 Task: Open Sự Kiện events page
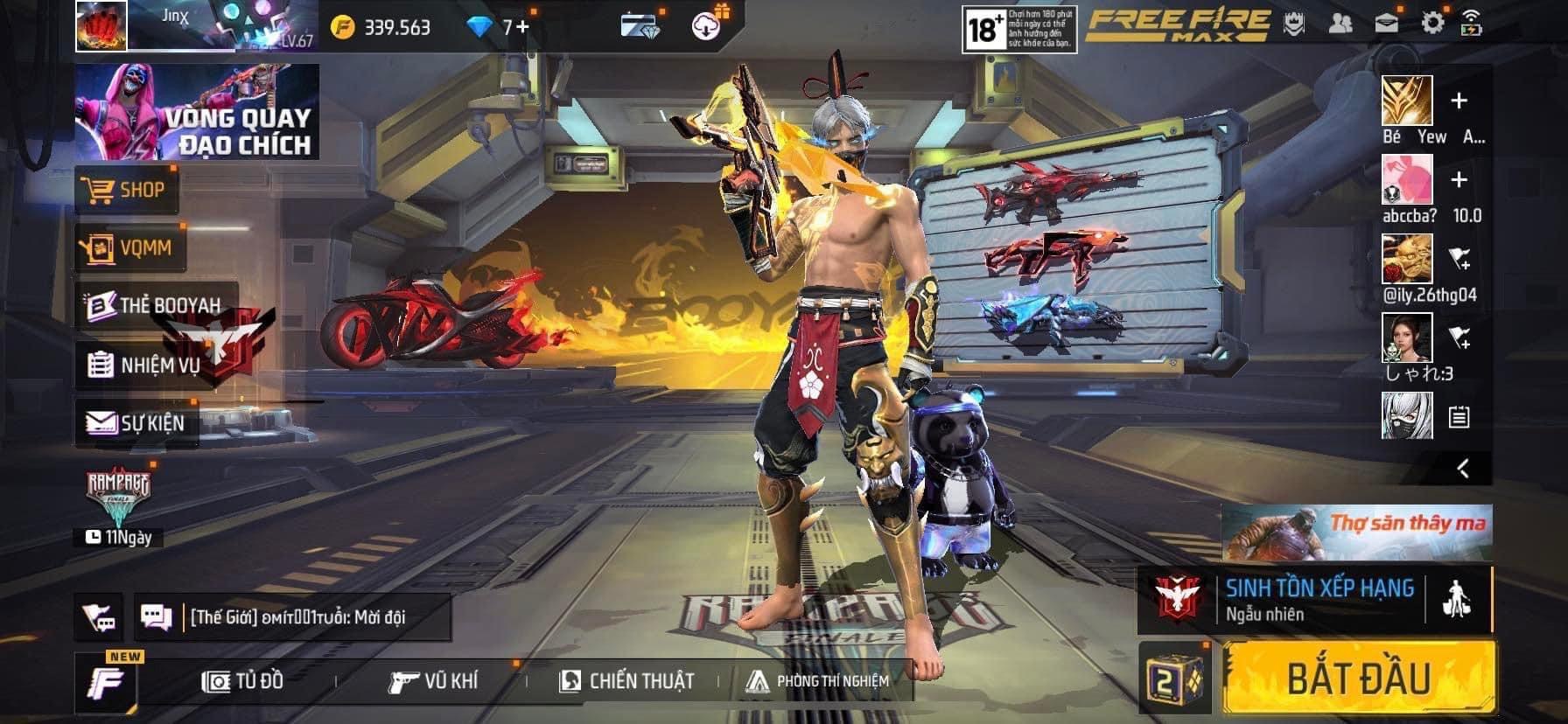[136, 423]
